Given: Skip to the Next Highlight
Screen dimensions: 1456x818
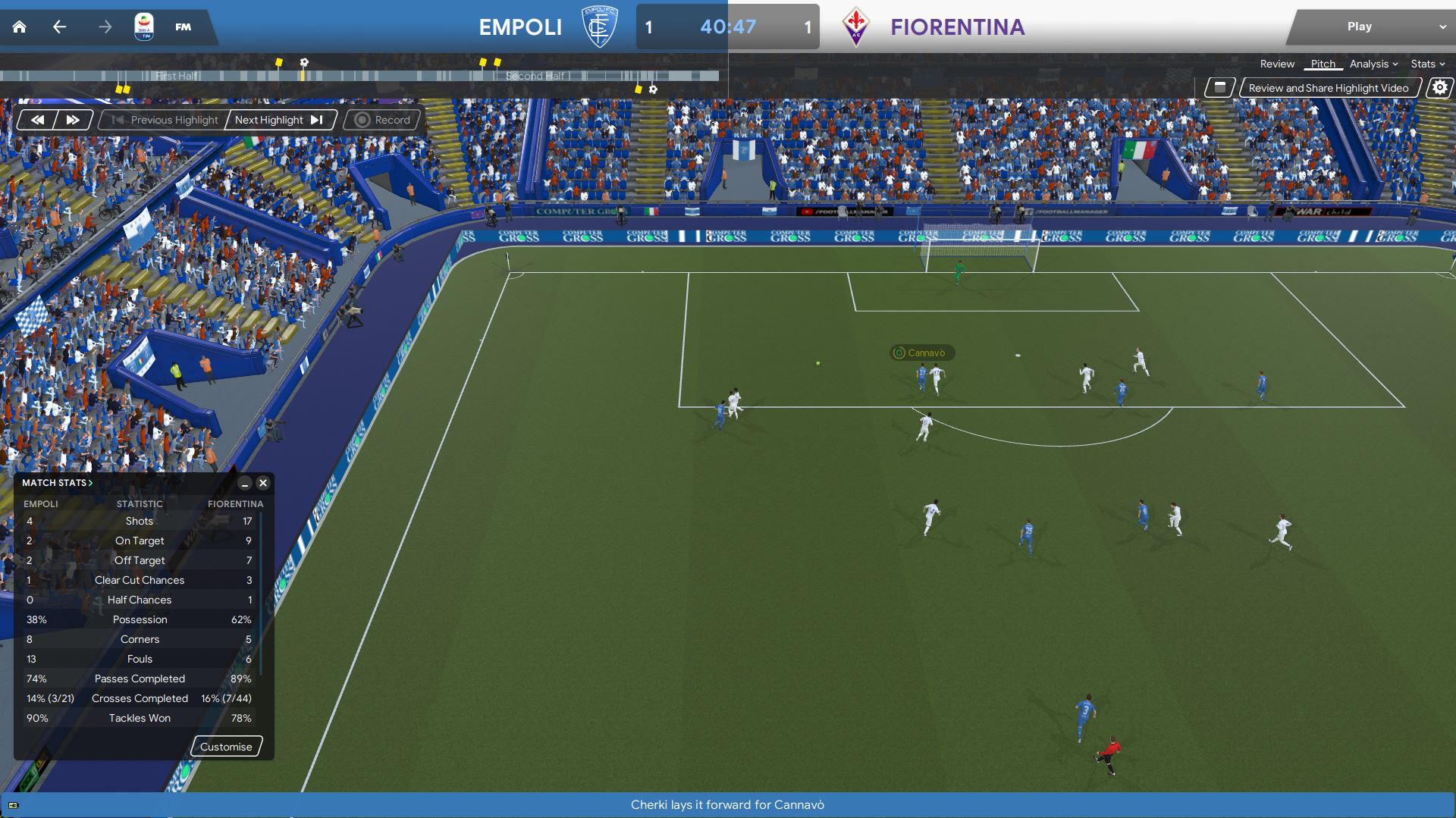Looking at the screenshot, I should [x=279, y=120].
